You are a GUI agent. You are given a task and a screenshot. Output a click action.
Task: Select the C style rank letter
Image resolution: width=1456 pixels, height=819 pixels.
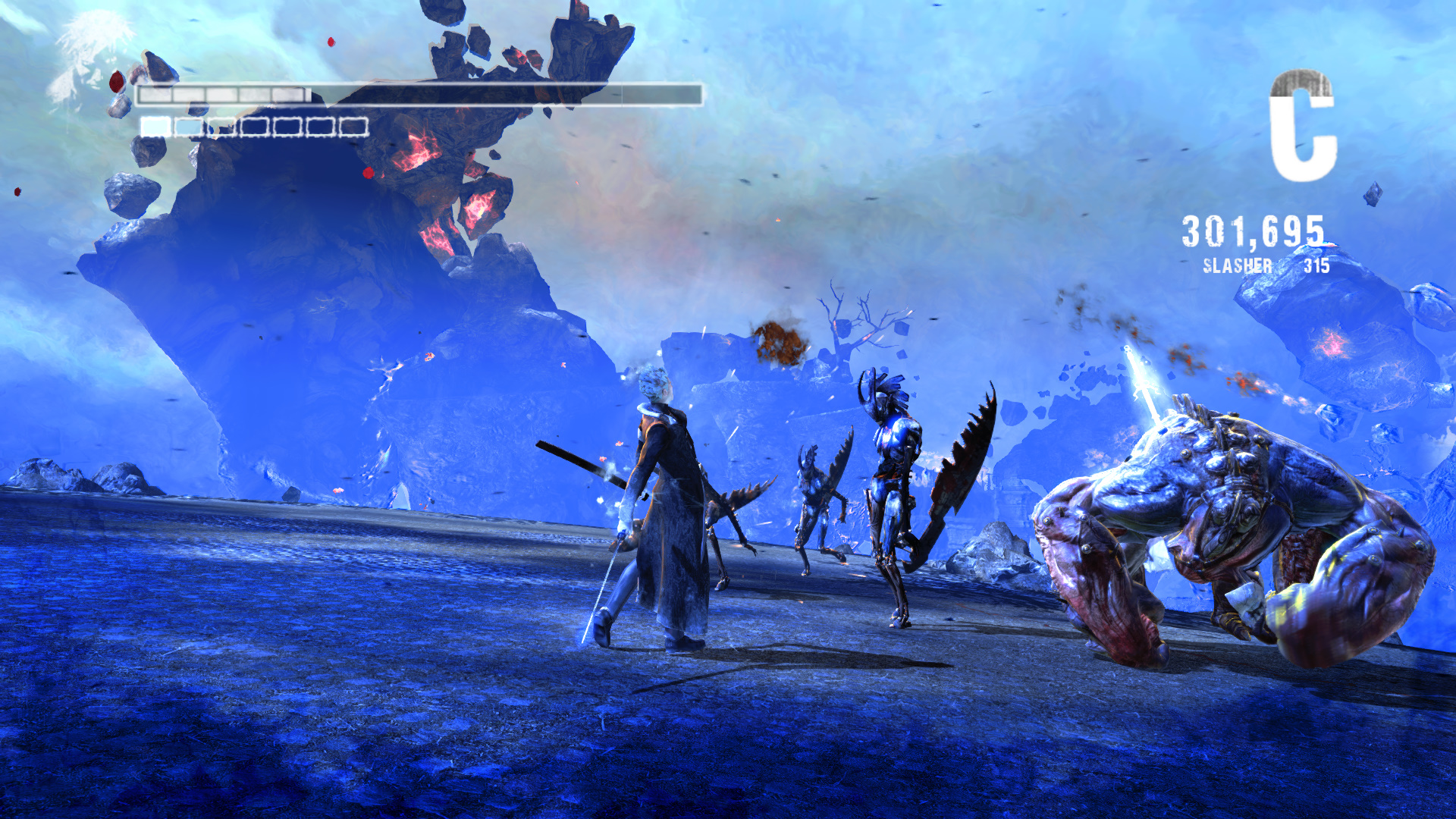click(x=1302, y=126)
